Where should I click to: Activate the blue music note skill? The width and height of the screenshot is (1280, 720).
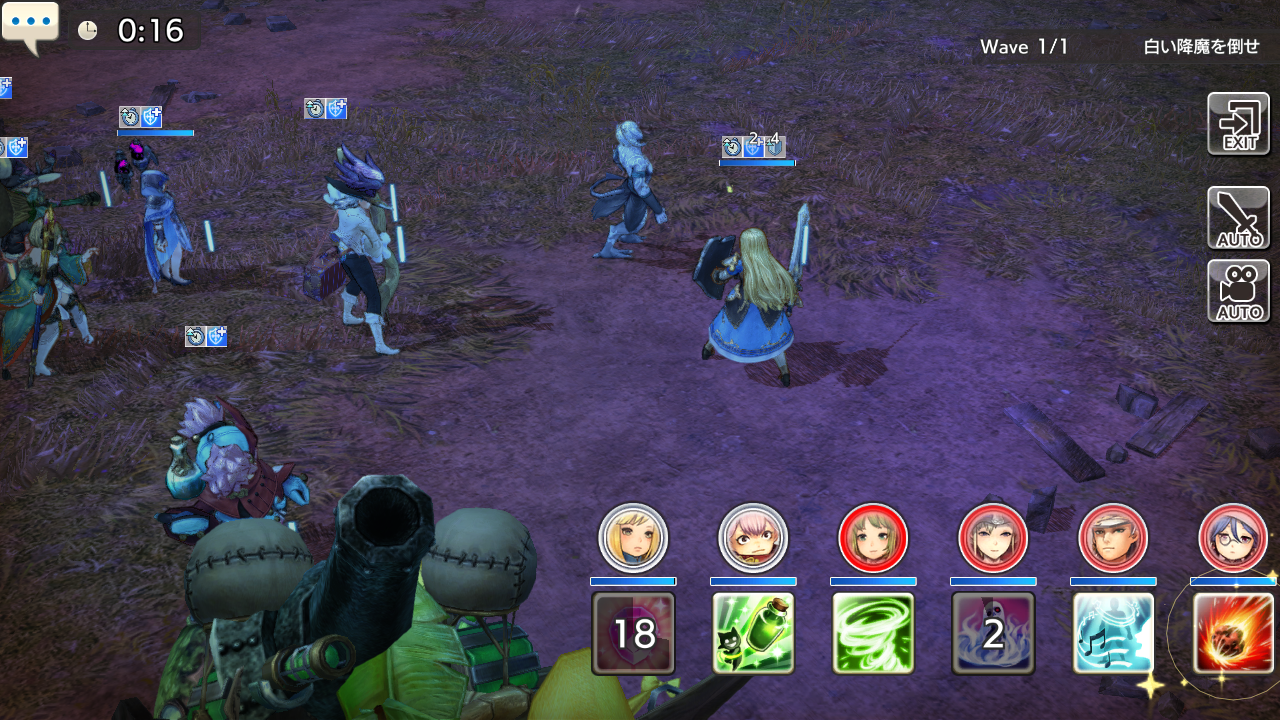coord(1113,633)
